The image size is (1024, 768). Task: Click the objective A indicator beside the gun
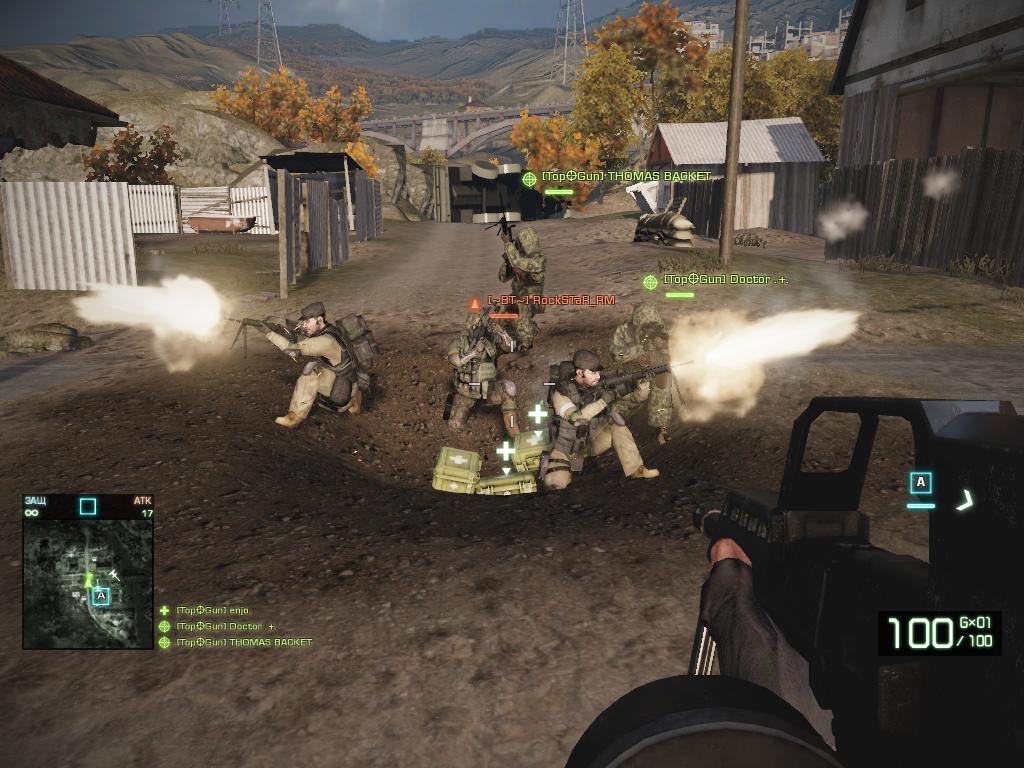point(921,484)
